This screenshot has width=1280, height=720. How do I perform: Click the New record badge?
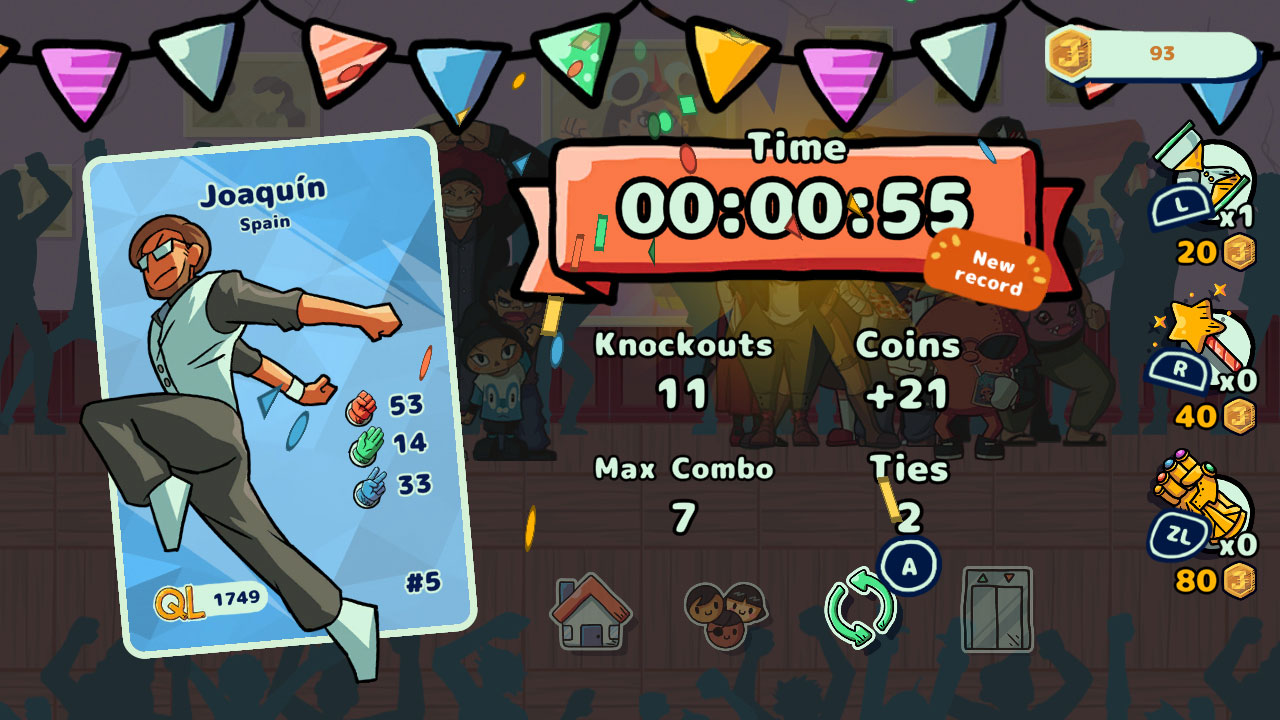pyautogui.click(x=992, y=270)
